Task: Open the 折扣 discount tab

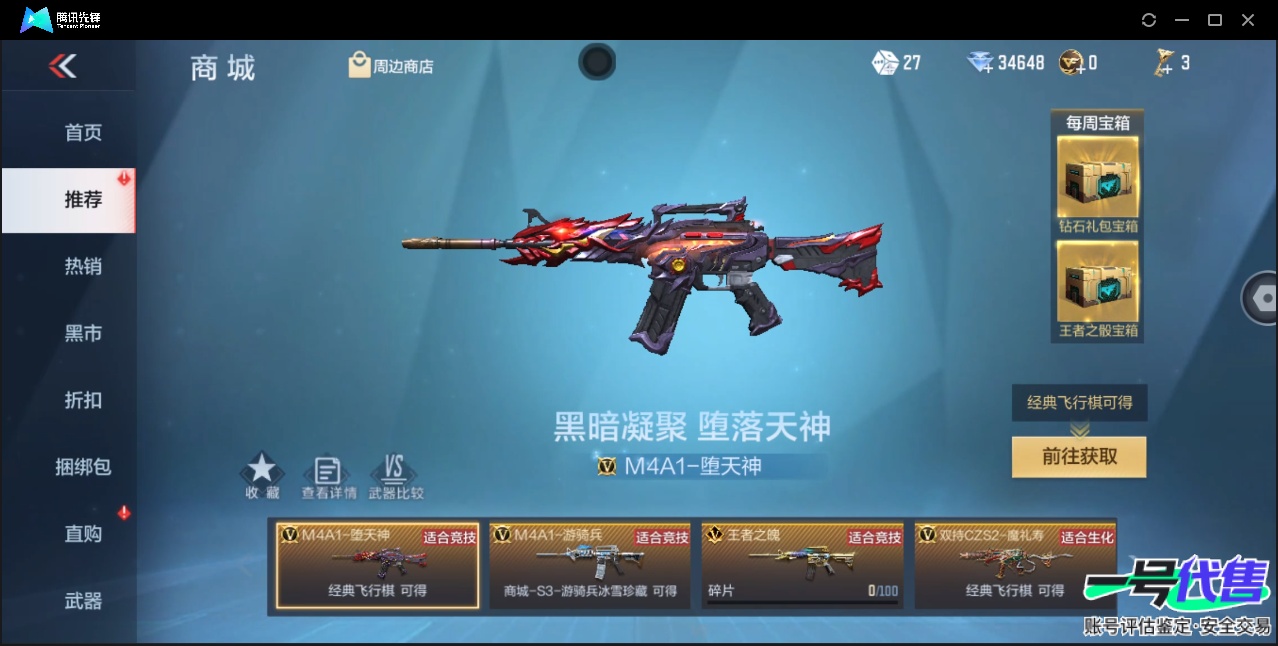Action: click(83, 400)
